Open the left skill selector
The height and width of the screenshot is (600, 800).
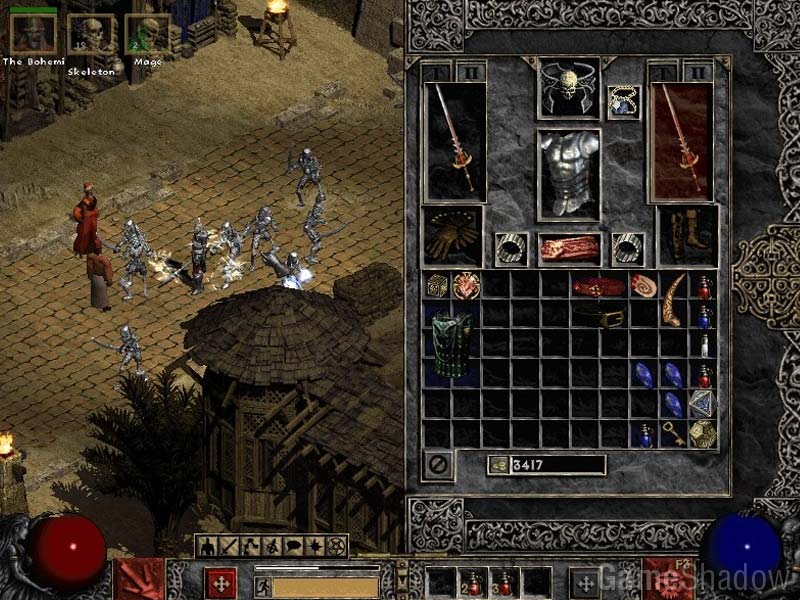click(139, 580)
